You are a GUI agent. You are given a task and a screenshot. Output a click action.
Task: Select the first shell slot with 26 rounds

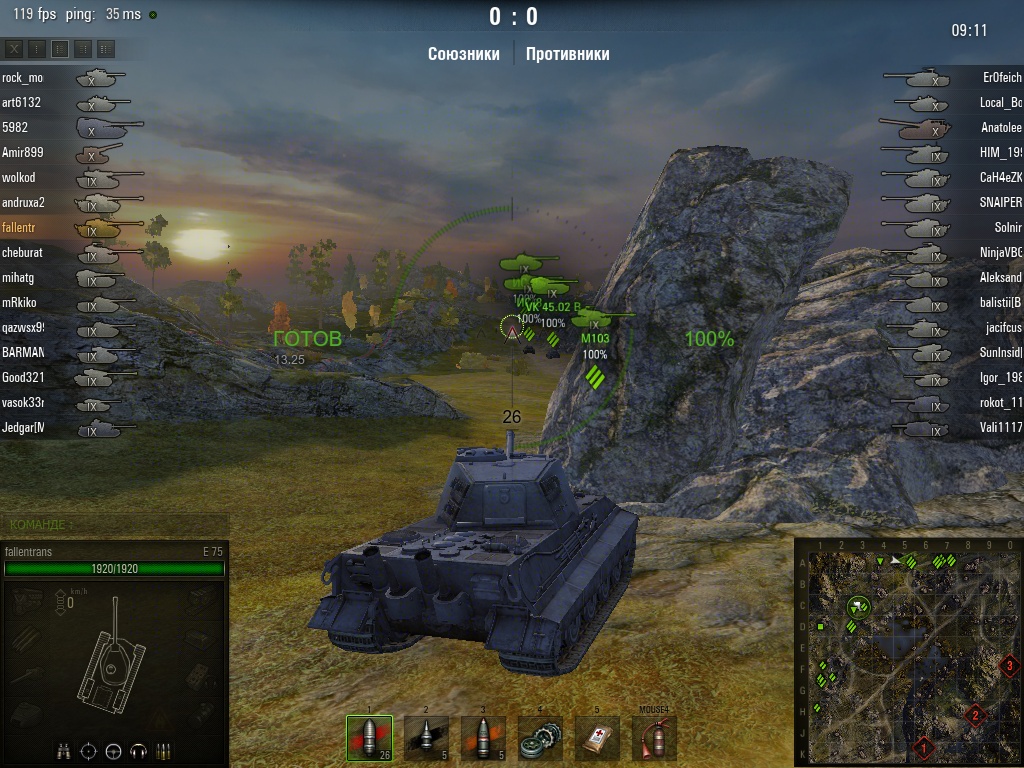369,738
